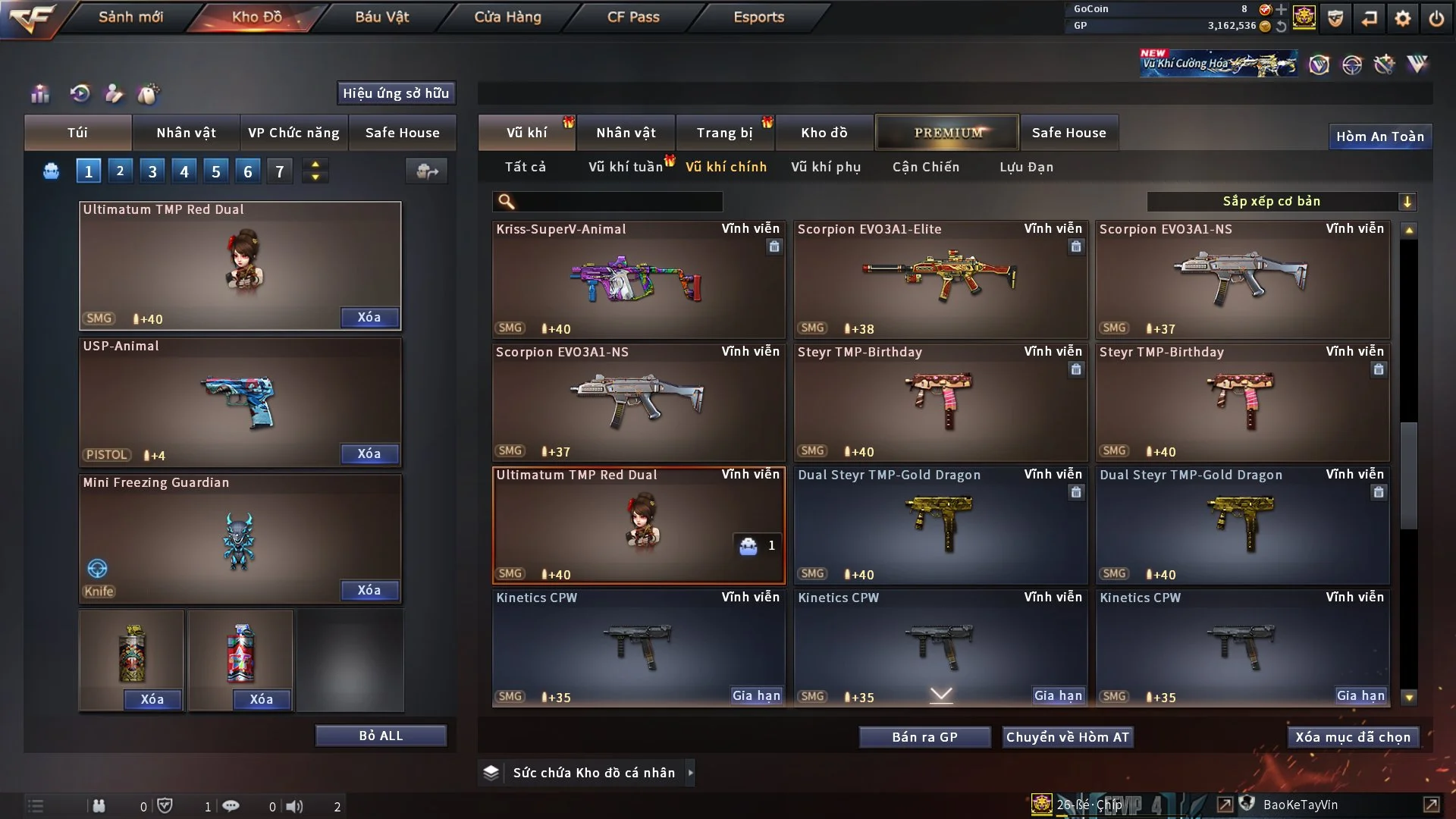Go to the Cửa Hàng shop
The image size is (1456, 819).
pyautogui.click(x=507, y=17)
